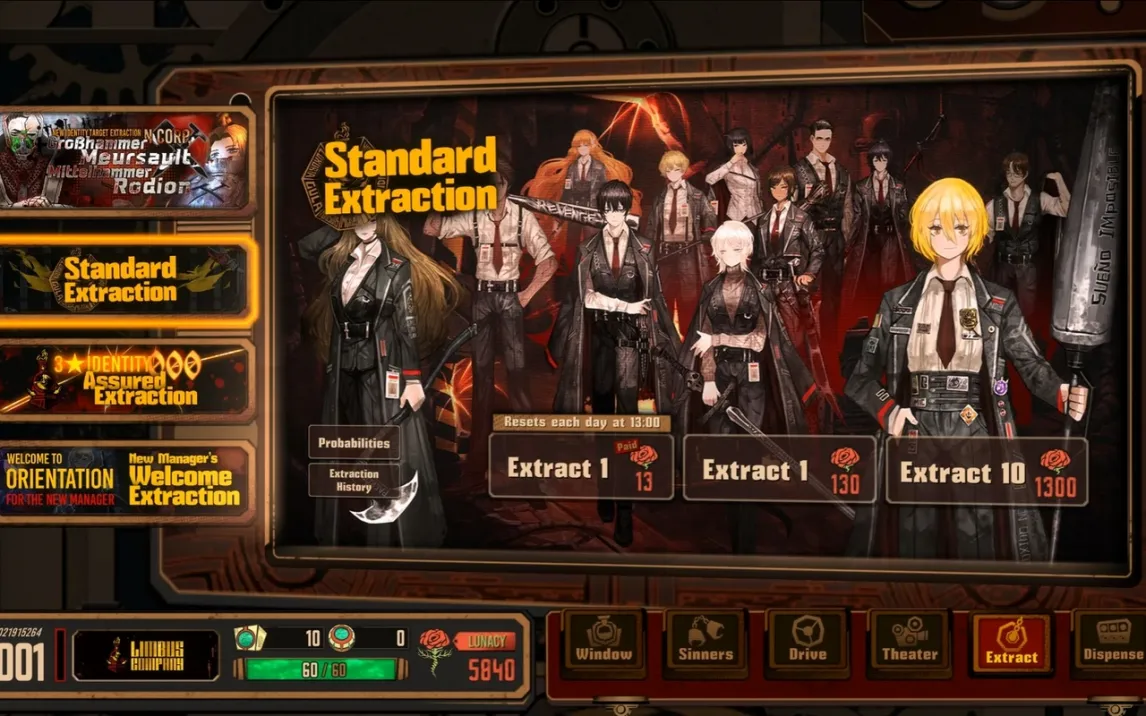Show extraction Probabilities
This screenshot has width=1146, height=716.
pyautogui.click(x=353, y=442)
